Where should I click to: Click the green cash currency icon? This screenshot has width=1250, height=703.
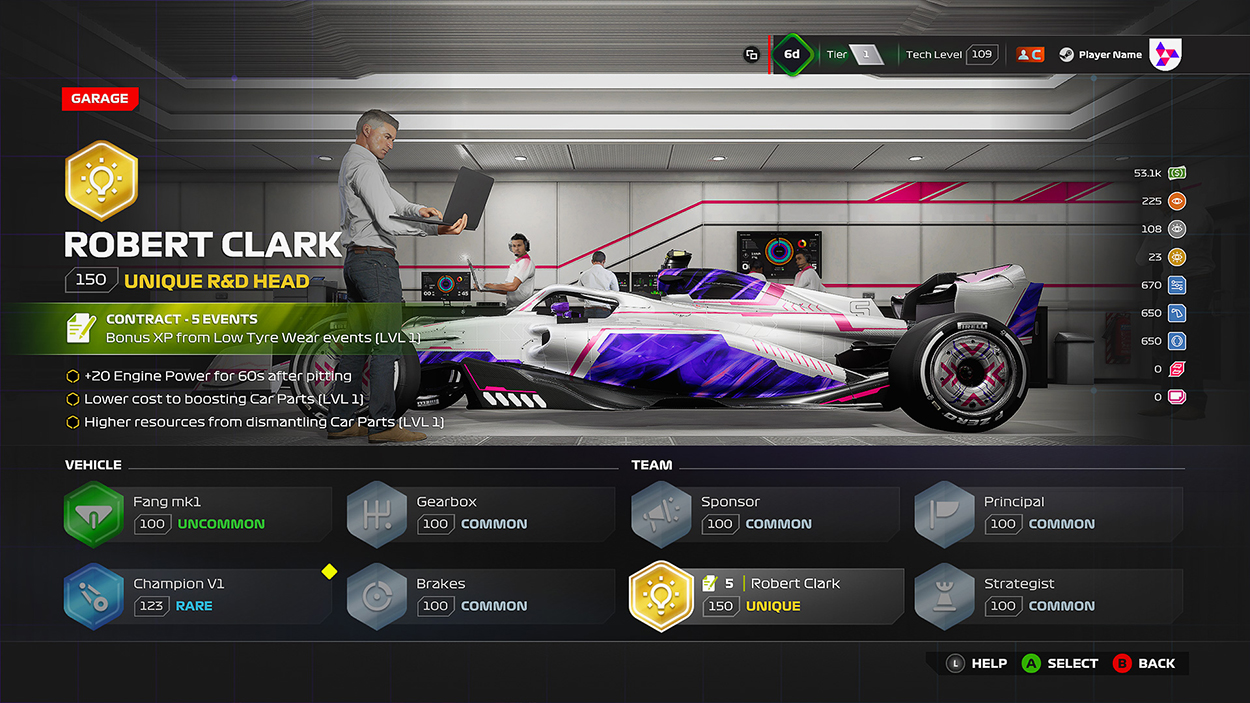[1177, 173]
